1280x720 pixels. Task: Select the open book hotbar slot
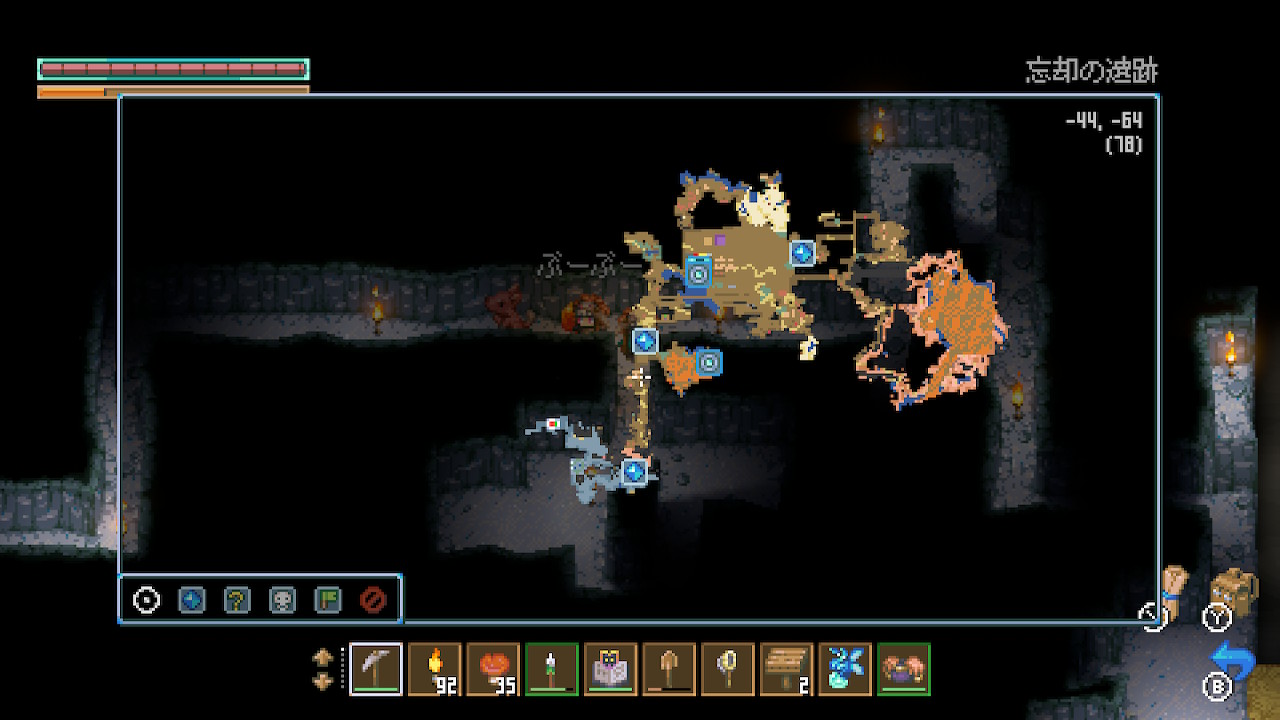coord(610,669)
